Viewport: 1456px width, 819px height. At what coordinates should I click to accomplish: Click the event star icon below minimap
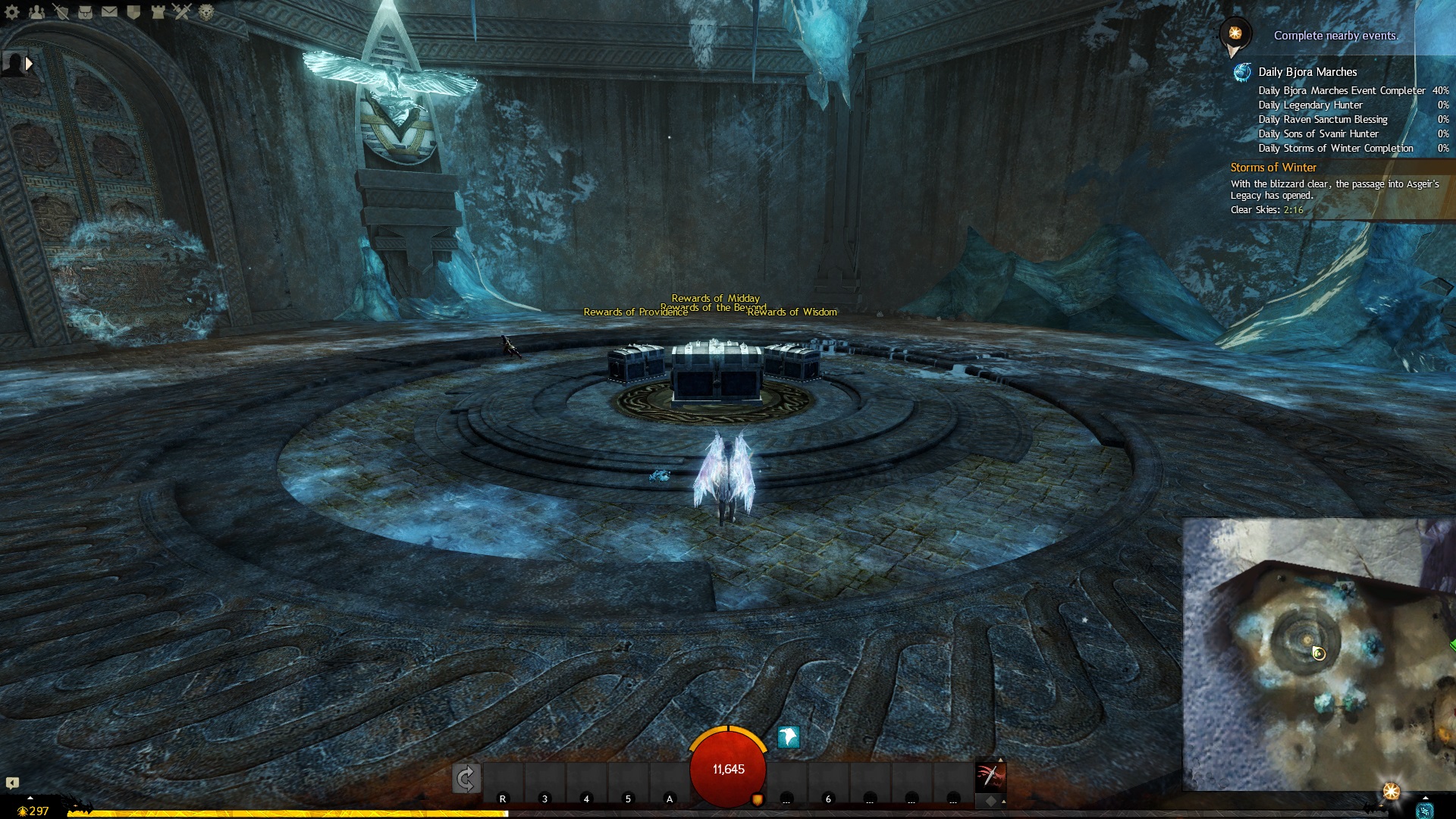(x=1391, y=792)
